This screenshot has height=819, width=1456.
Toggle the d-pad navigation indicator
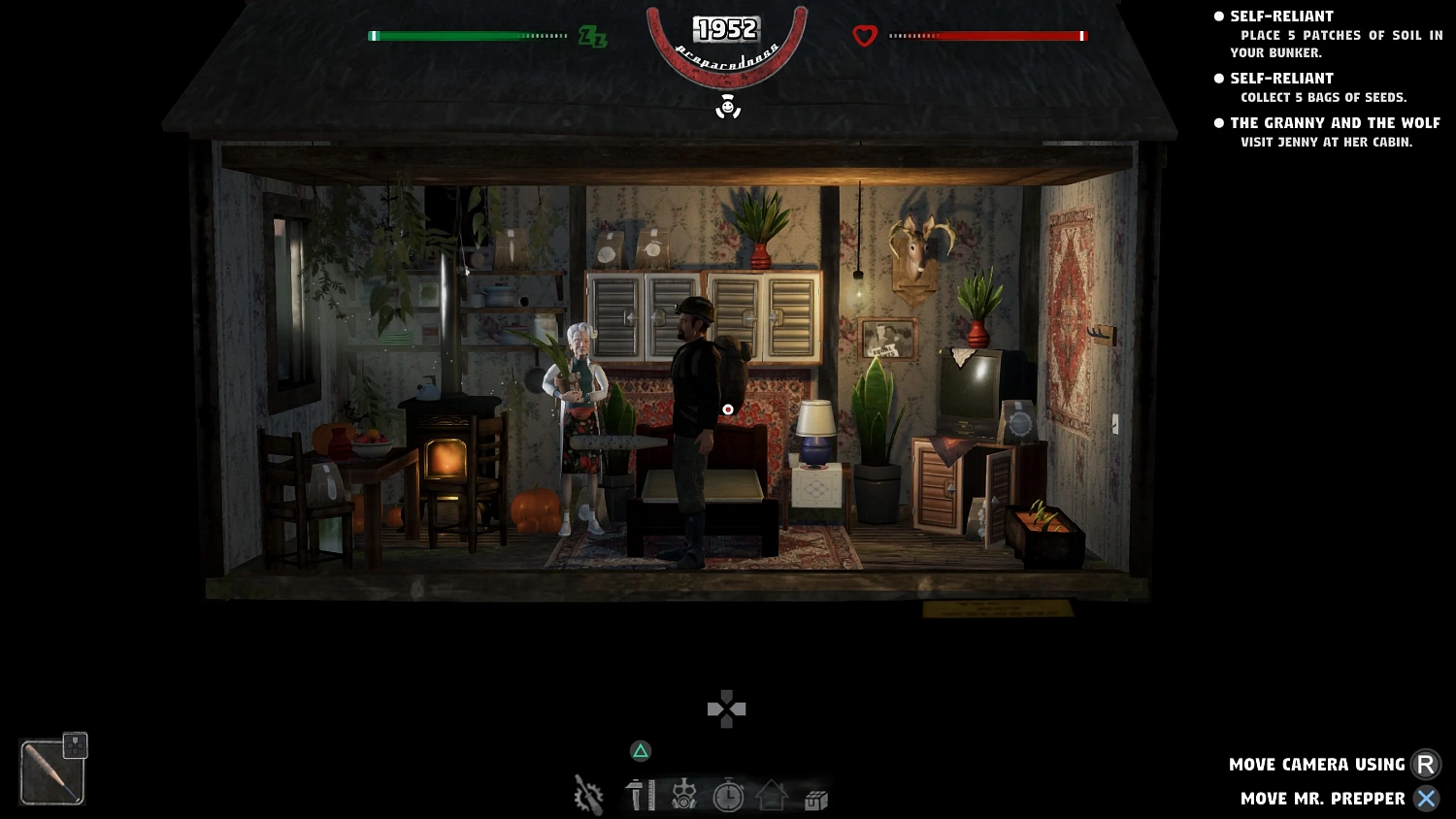725,708
